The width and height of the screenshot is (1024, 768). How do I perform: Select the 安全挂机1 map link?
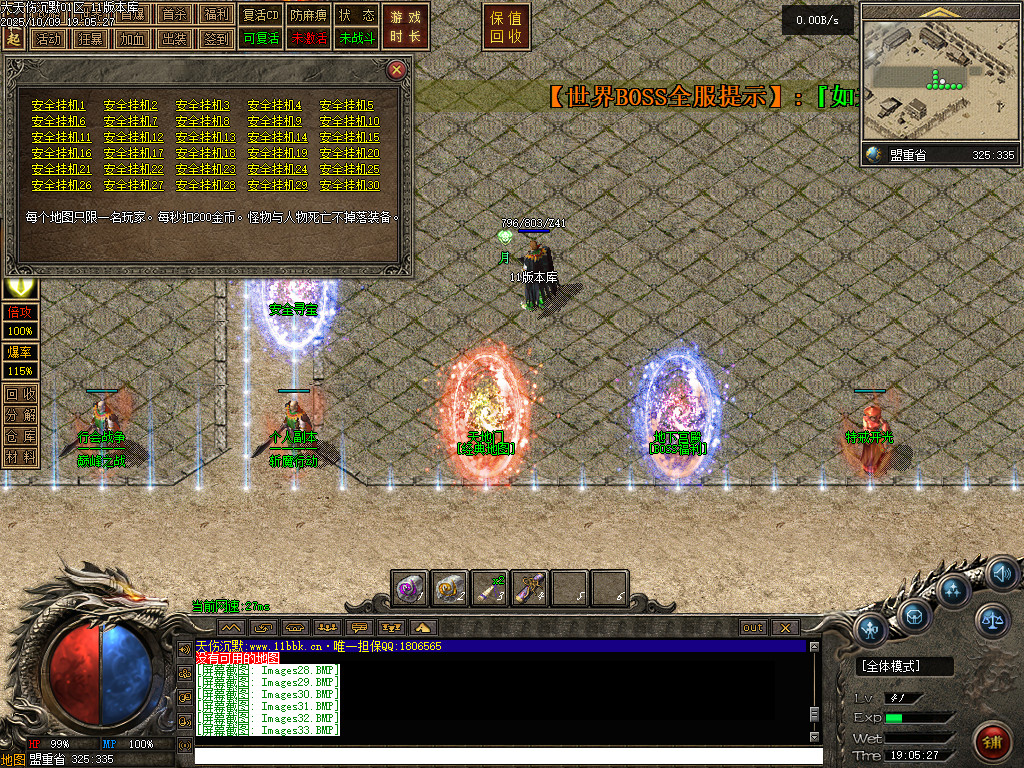click(59, 105)
